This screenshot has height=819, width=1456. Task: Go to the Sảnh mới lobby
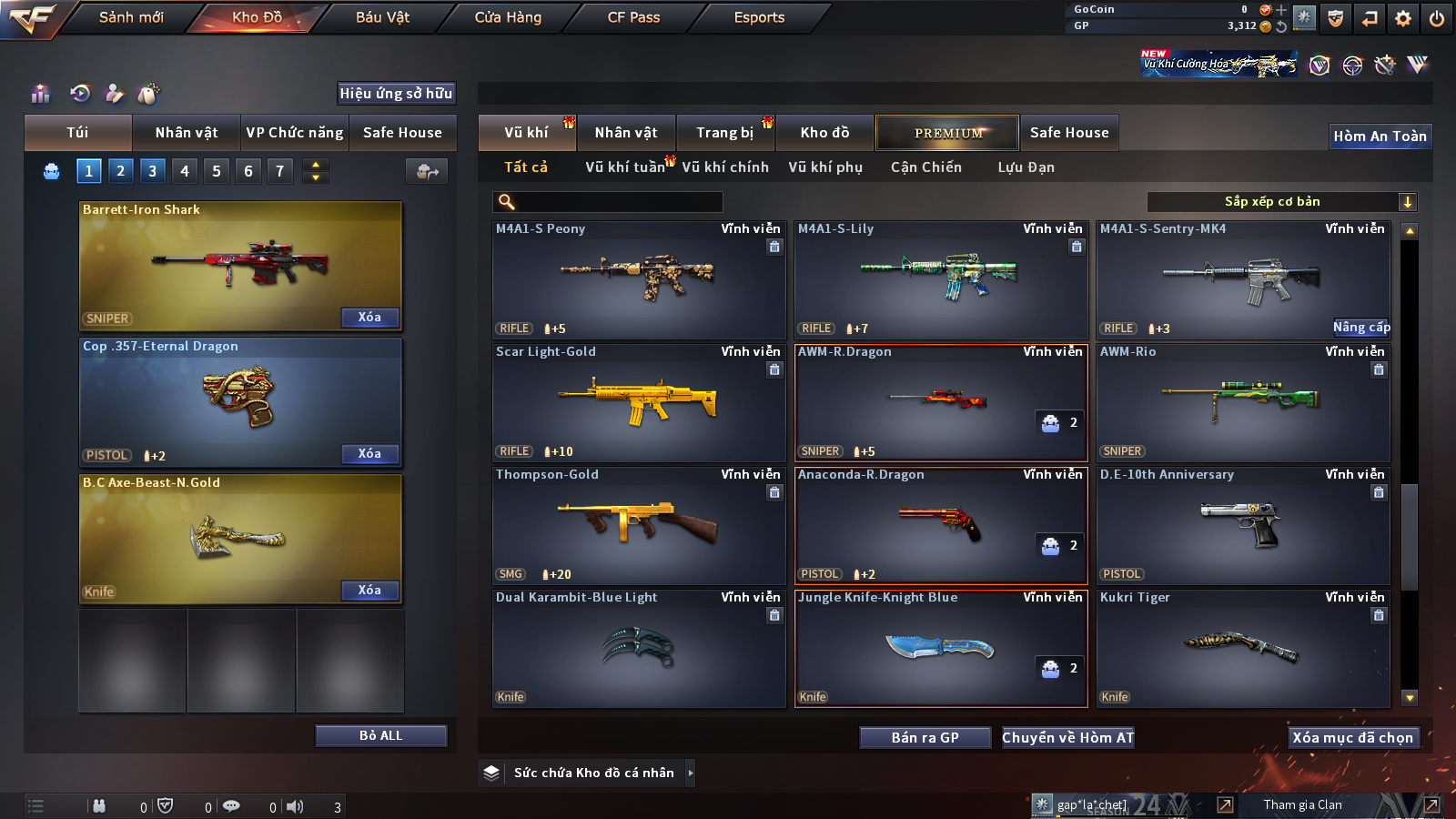click(131, 17)
